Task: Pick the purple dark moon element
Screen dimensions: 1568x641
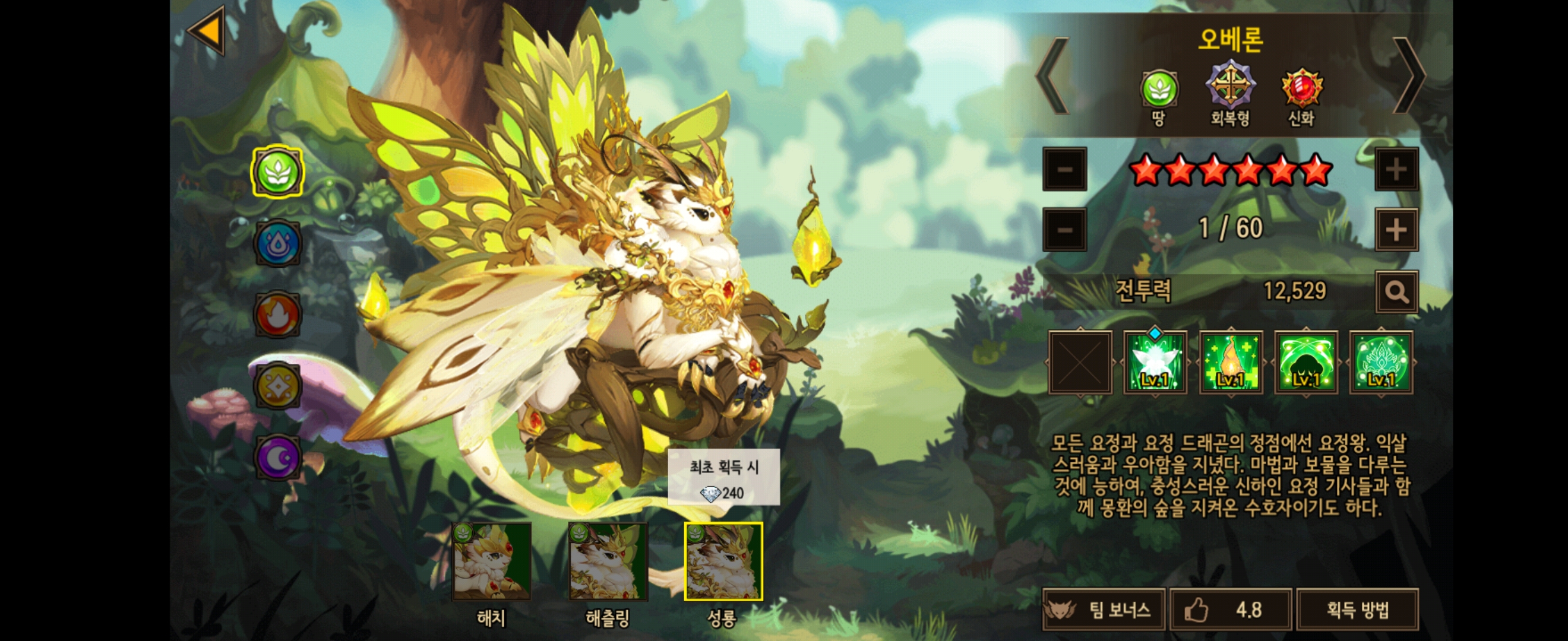Action: pos(277,458)
